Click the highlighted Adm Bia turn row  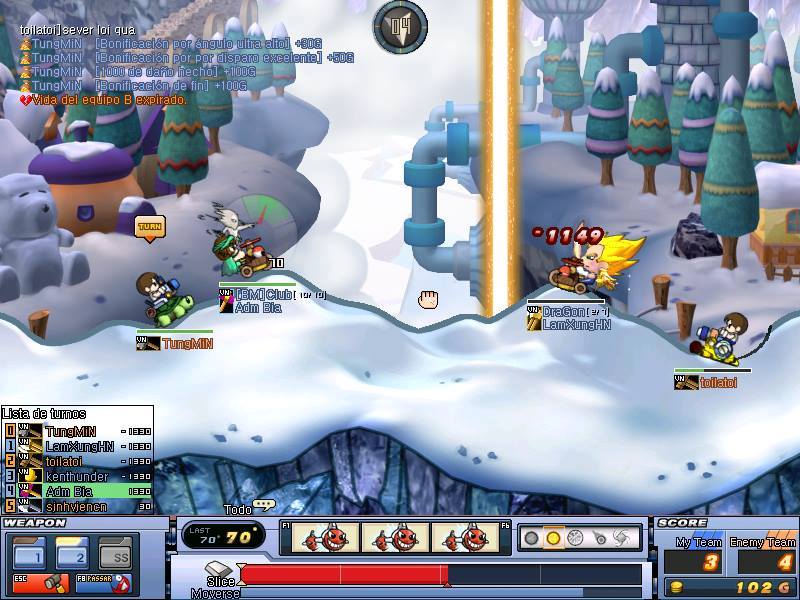78,491
